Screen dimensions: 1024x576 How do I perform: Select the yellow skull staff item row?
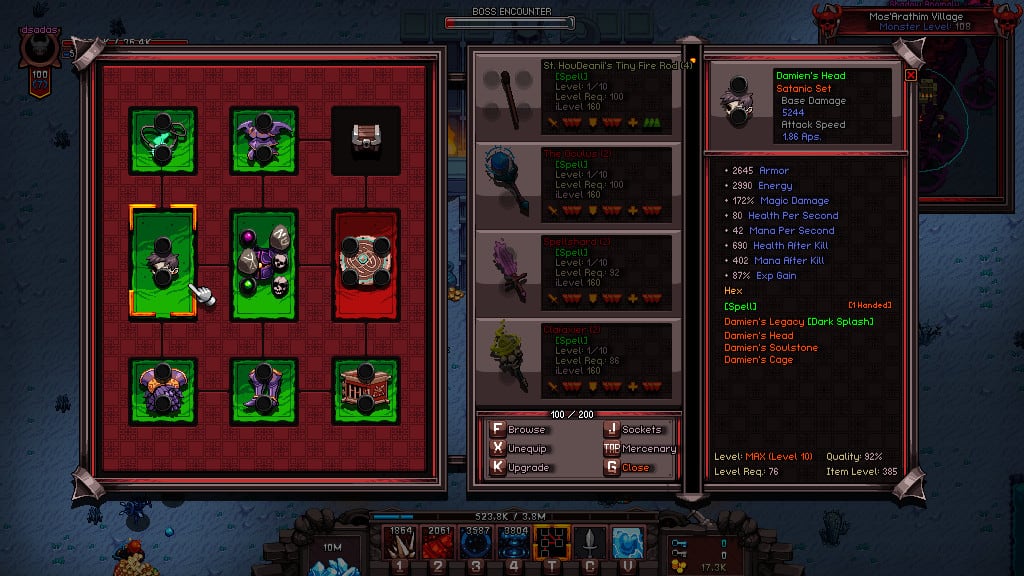pos(578,358)
